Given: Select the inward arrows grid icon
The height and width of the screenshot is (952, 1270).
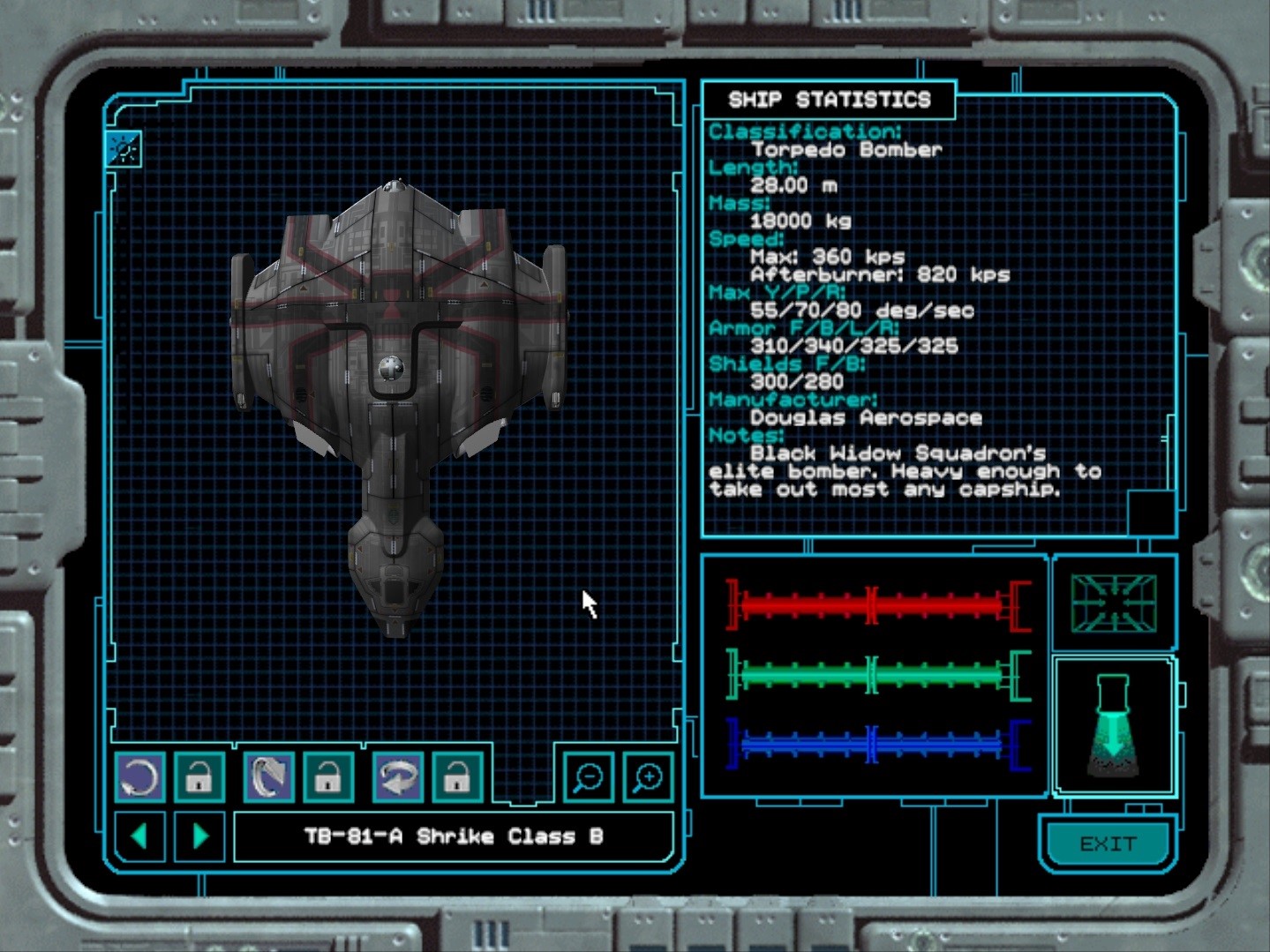Looking at the screenshot, I should [x=1113, y=603].
